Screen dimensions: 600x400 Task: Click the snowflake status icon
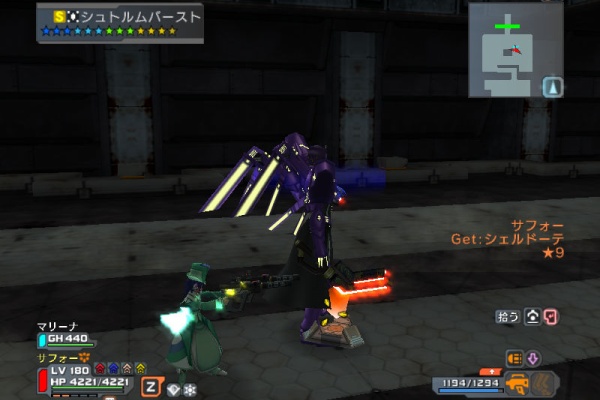[189, 389]
